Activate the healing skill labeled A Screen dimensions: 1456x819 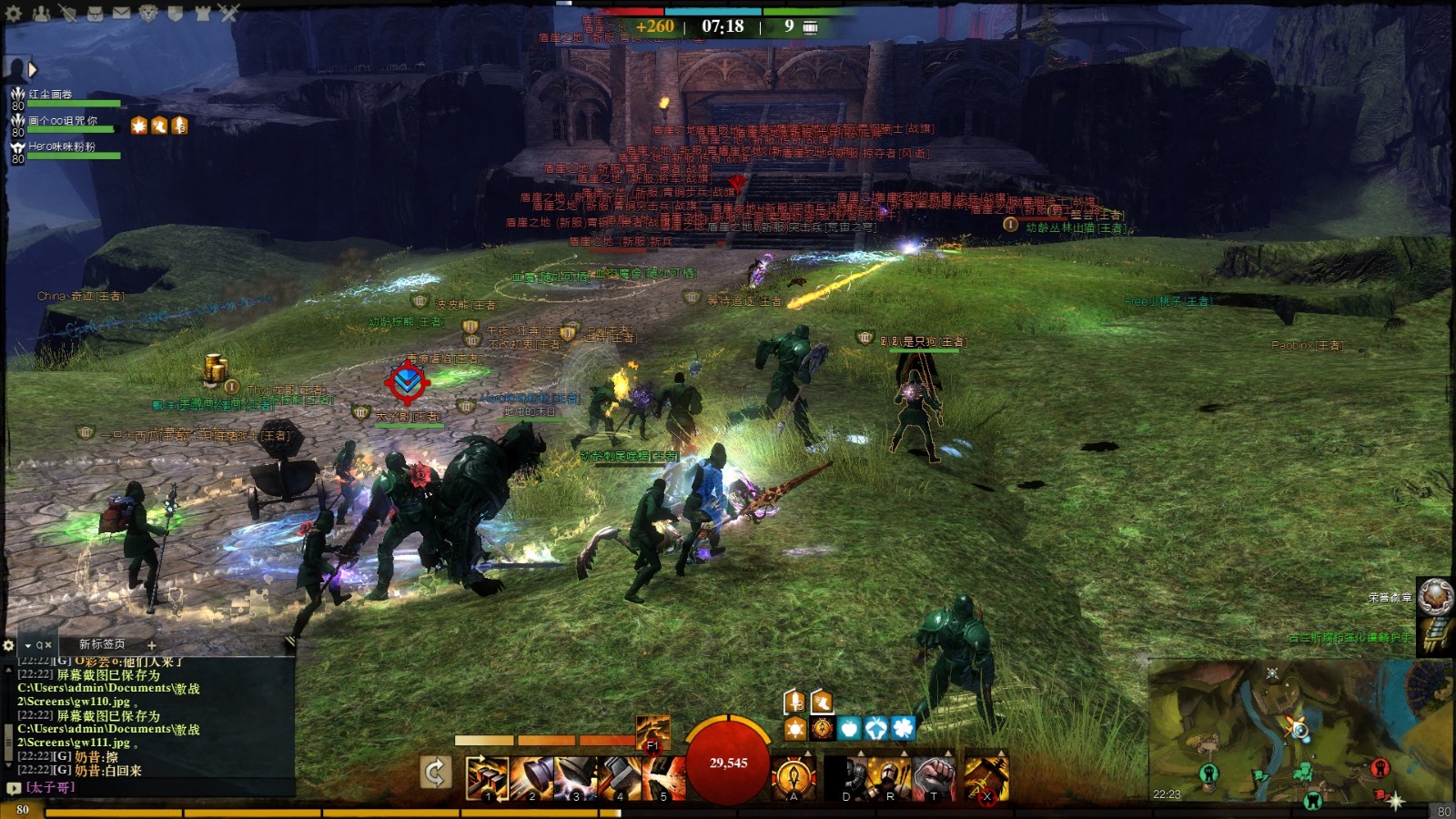click(x=794, y=778)
